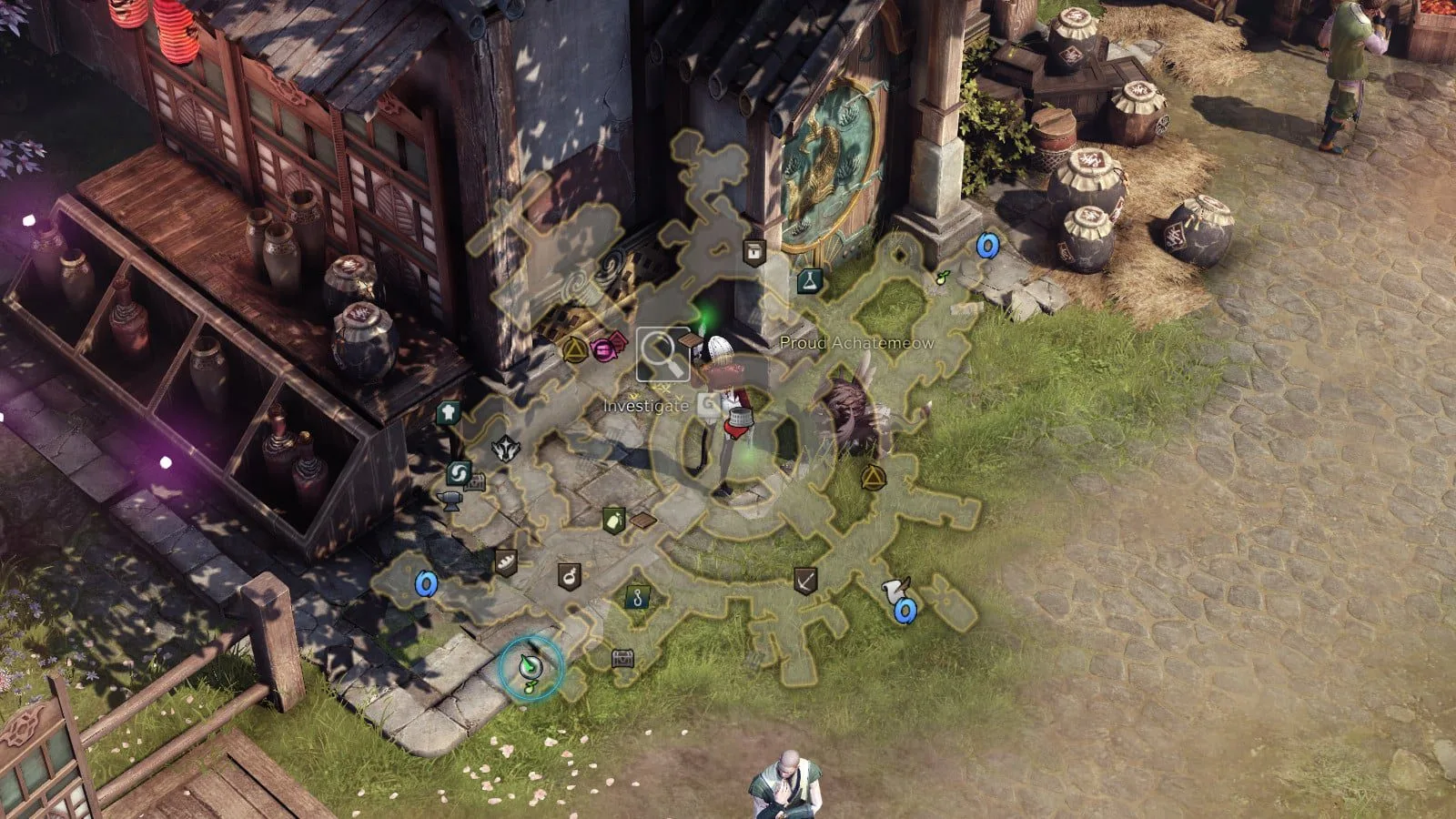Select the bread loaf map marker
Screen dimensions: 1456x819
[x=505, y=561]
